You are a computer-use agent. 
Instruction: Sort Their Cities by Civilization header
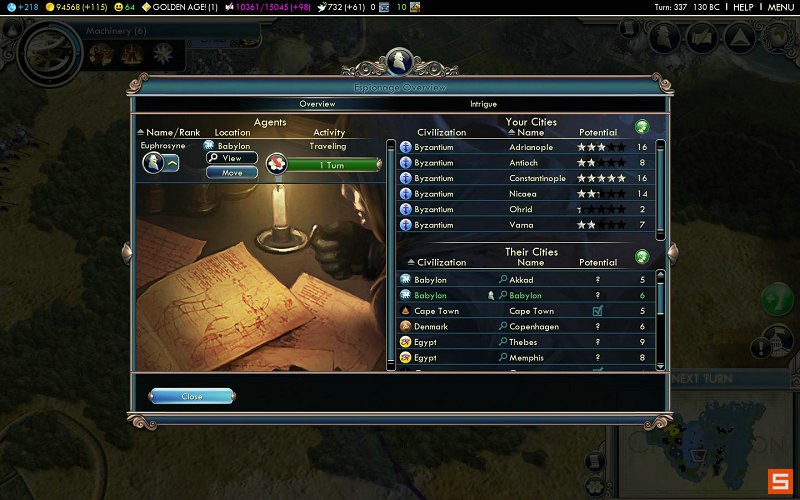tap(441, 263)
